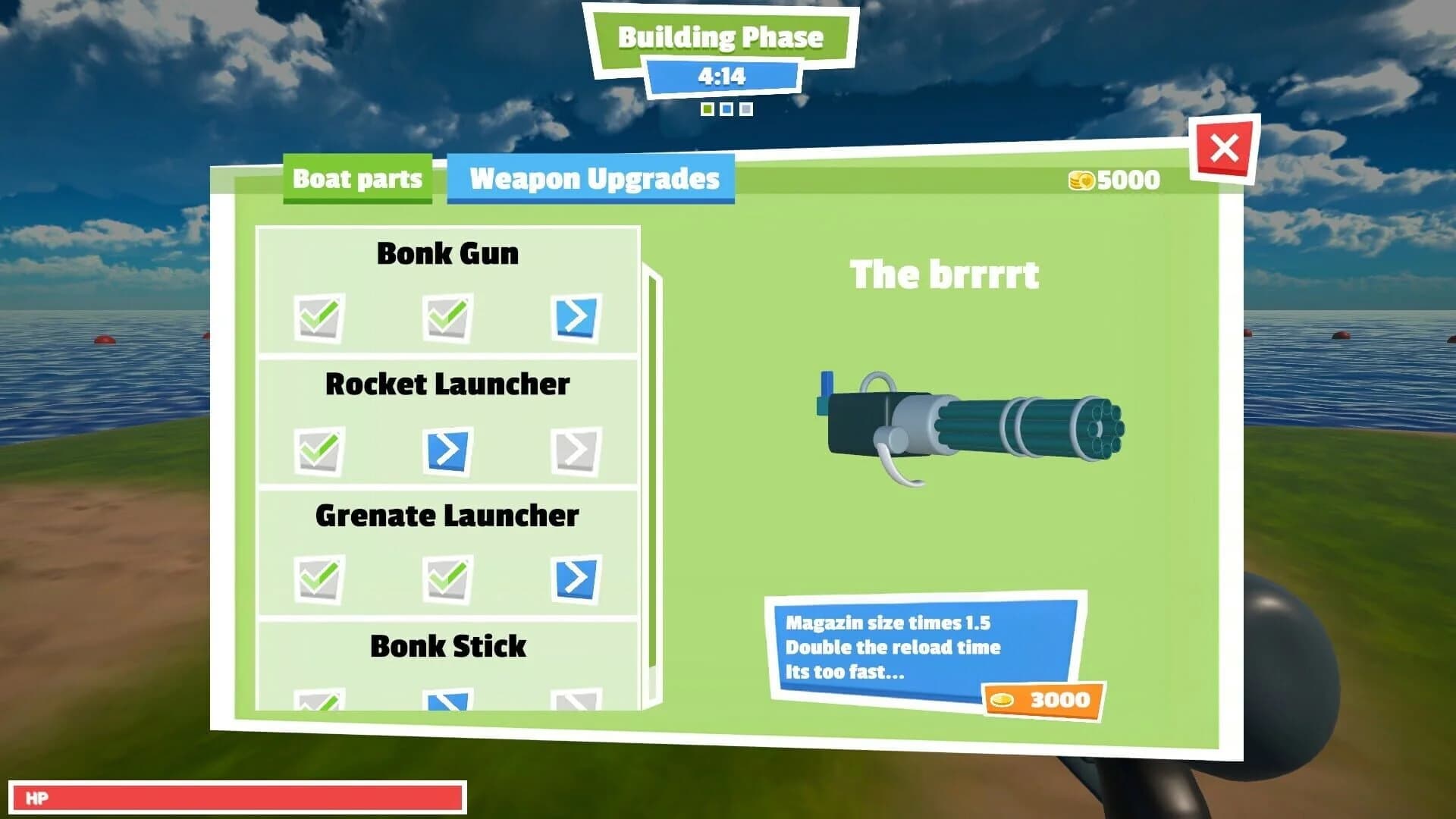Viewport: 1456px width, 819px height.
Task: Select the second Bonk Stick upgrade arrow
Action: coord(447,701)
